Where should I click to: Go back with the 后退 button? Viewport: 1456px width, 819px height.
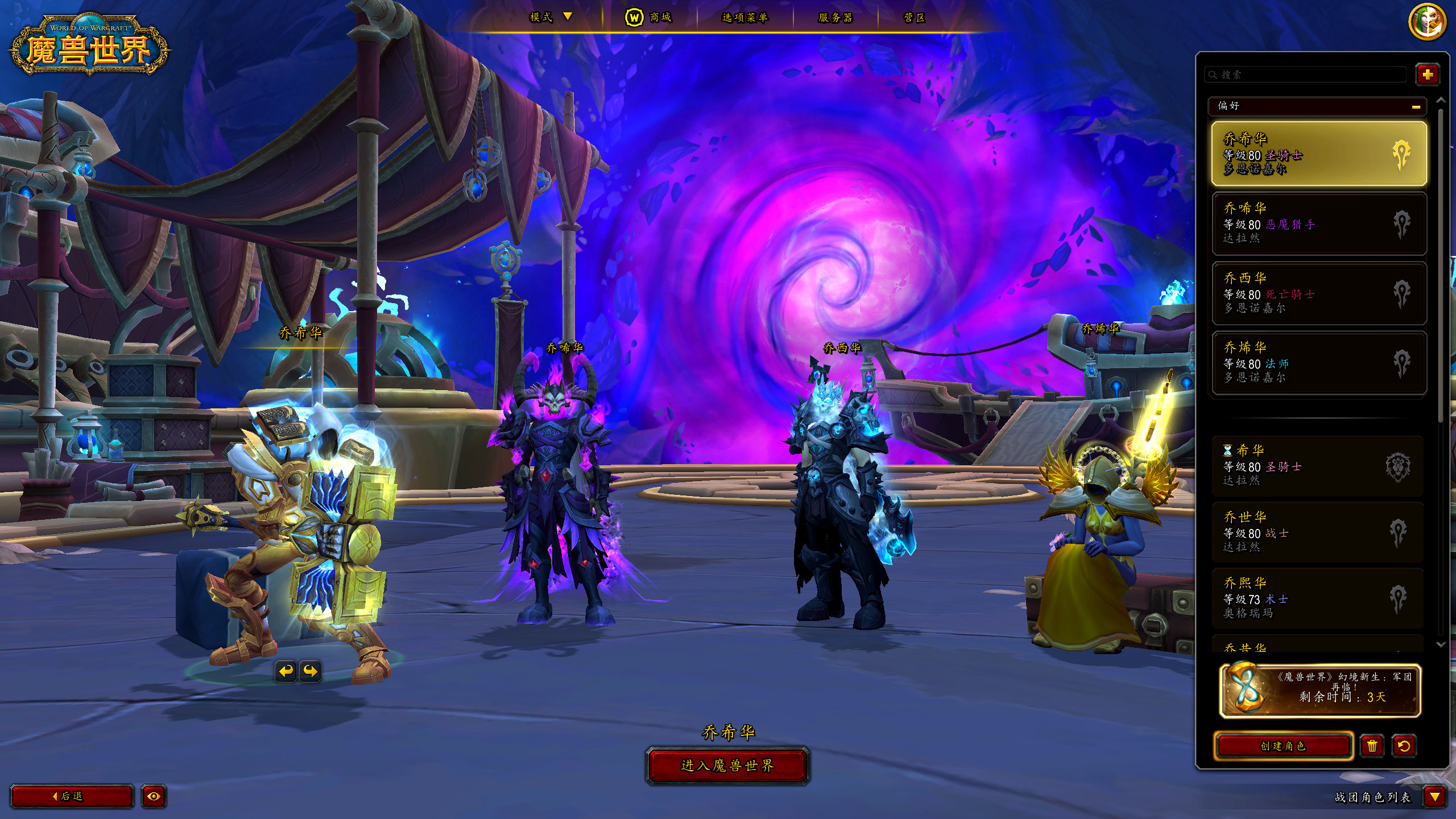(x=72, y=796)
